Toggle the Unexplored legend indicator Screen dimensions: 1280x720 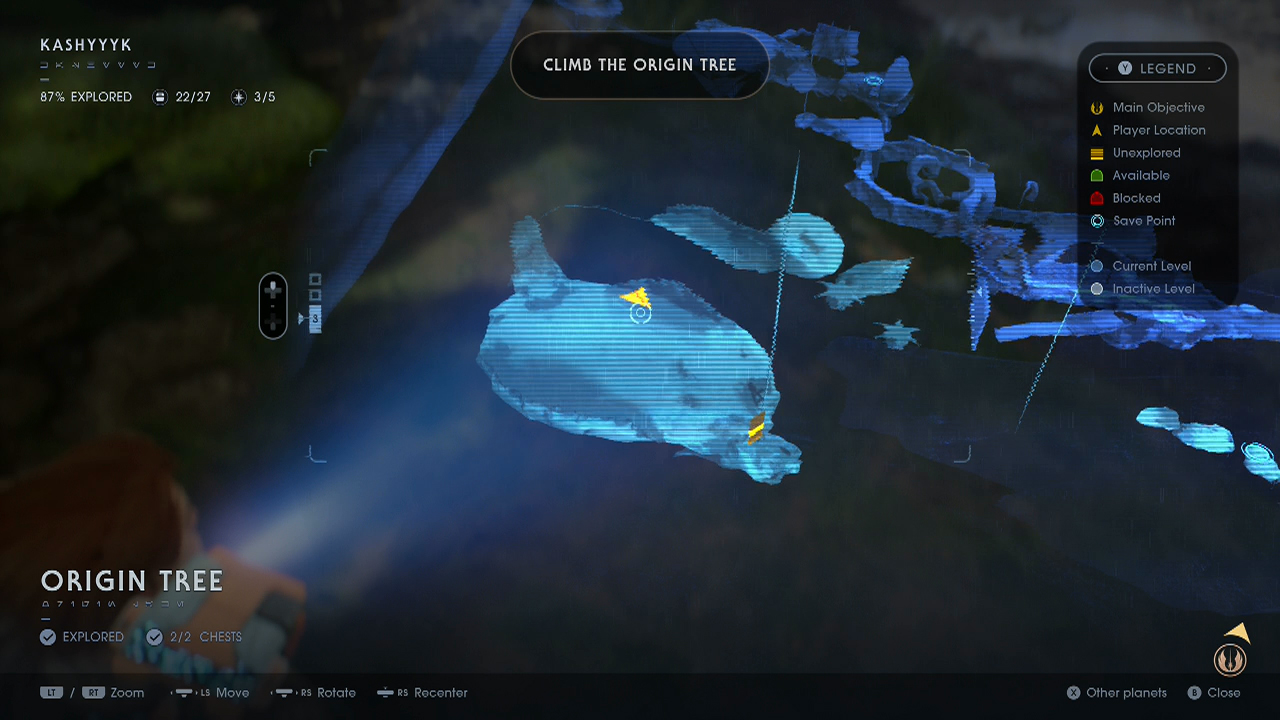click(1097, 153)
